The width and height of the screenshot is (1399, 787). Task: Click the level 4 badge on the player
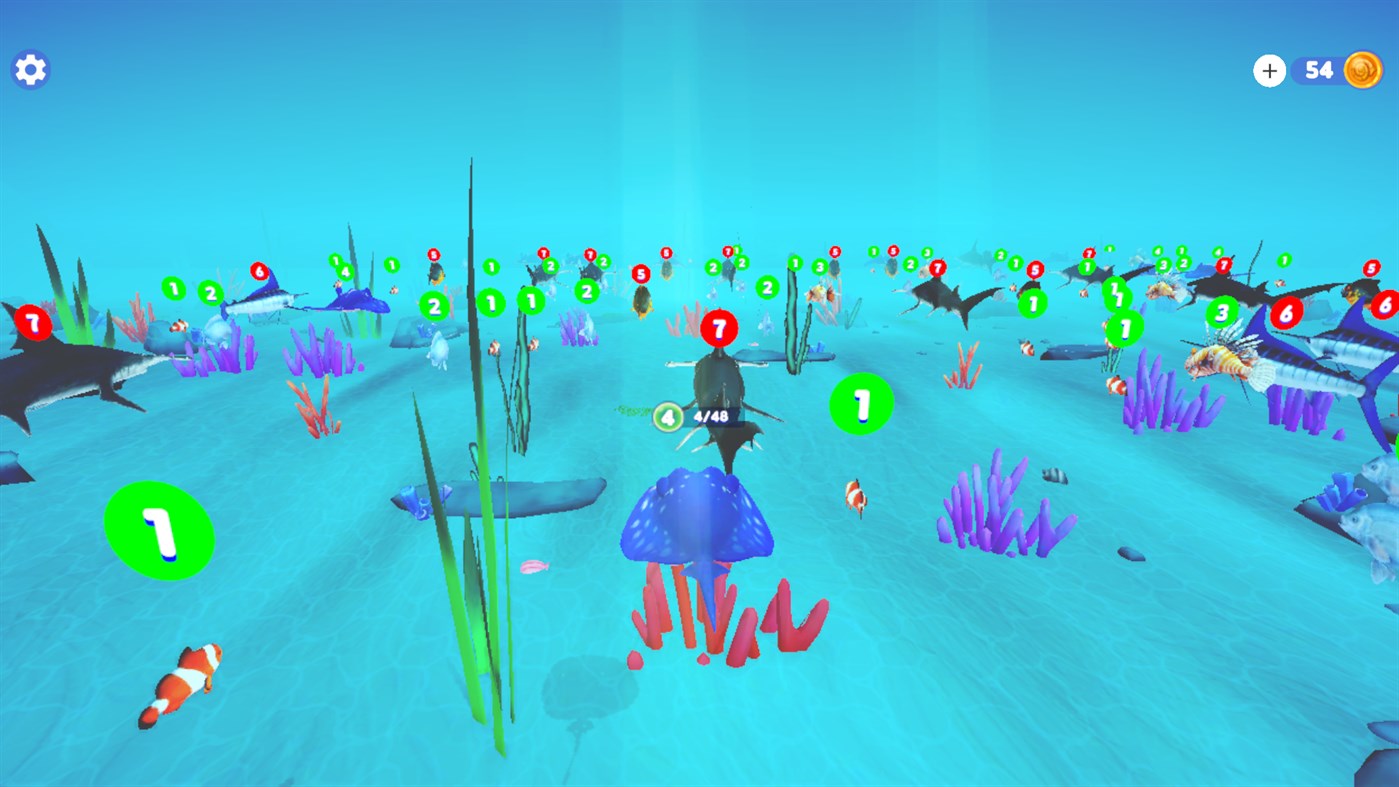pos(666,416)
